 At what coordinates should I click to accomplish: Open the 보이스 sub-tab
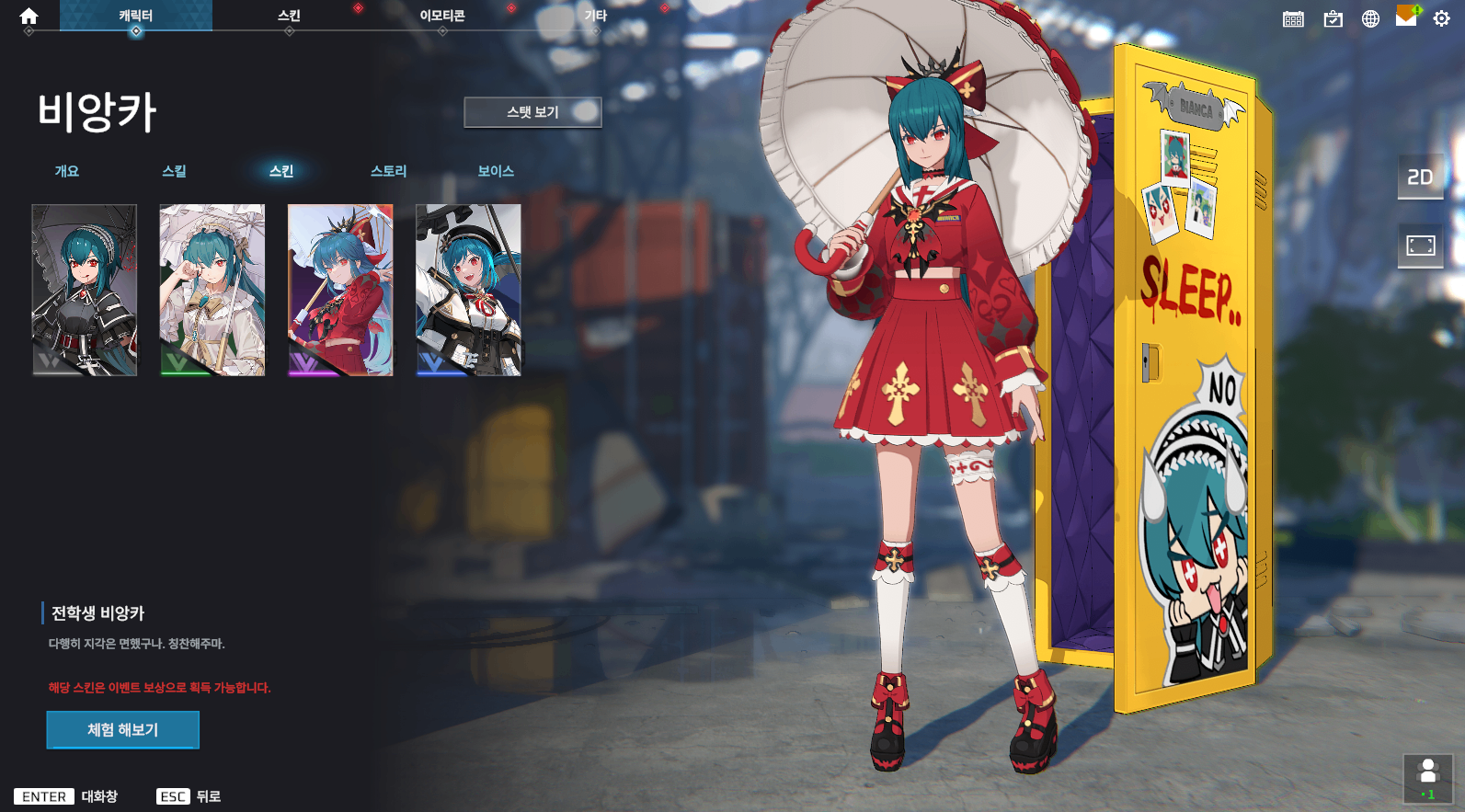(496, 171)
